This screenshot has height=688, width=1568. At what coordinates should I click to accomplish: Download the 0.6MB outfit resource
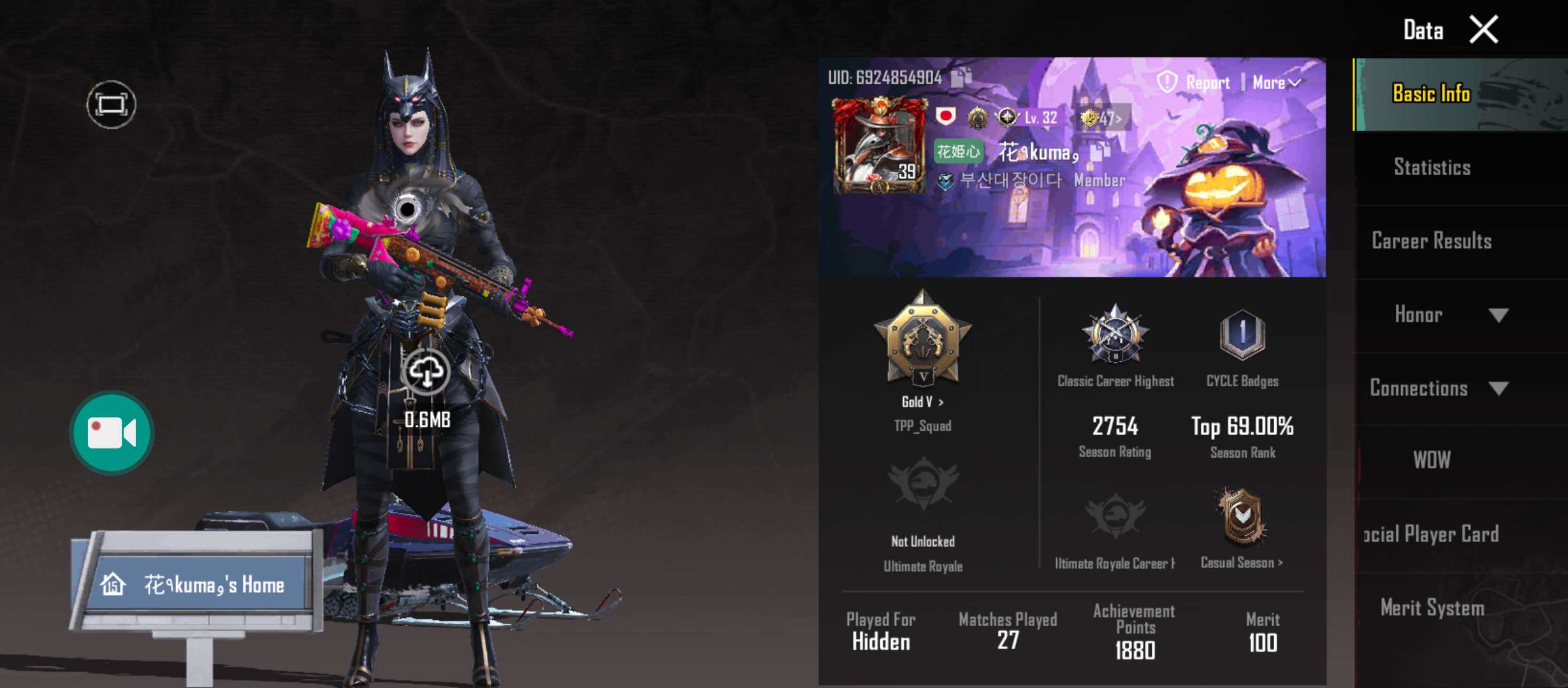pos(426,371)
